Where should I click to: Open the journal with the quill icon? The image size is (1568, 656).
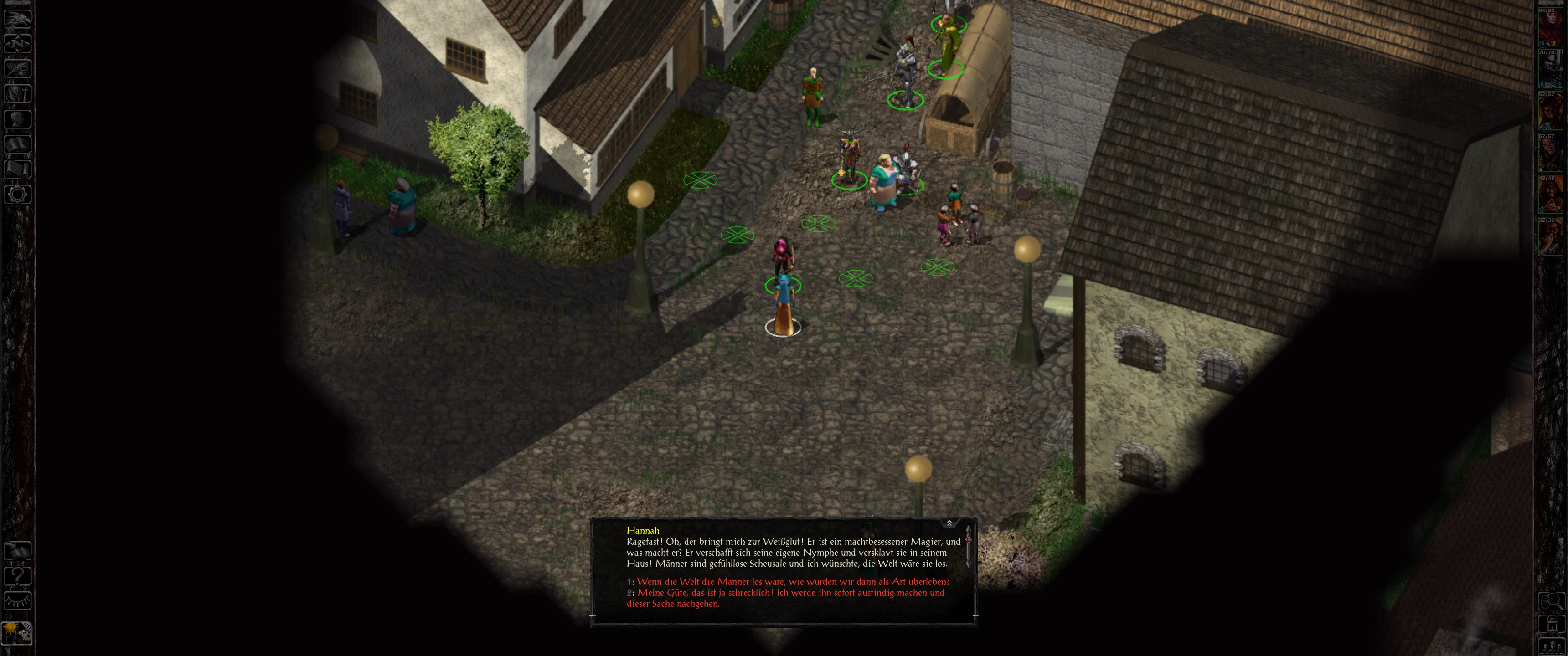(x=18, y=67)
